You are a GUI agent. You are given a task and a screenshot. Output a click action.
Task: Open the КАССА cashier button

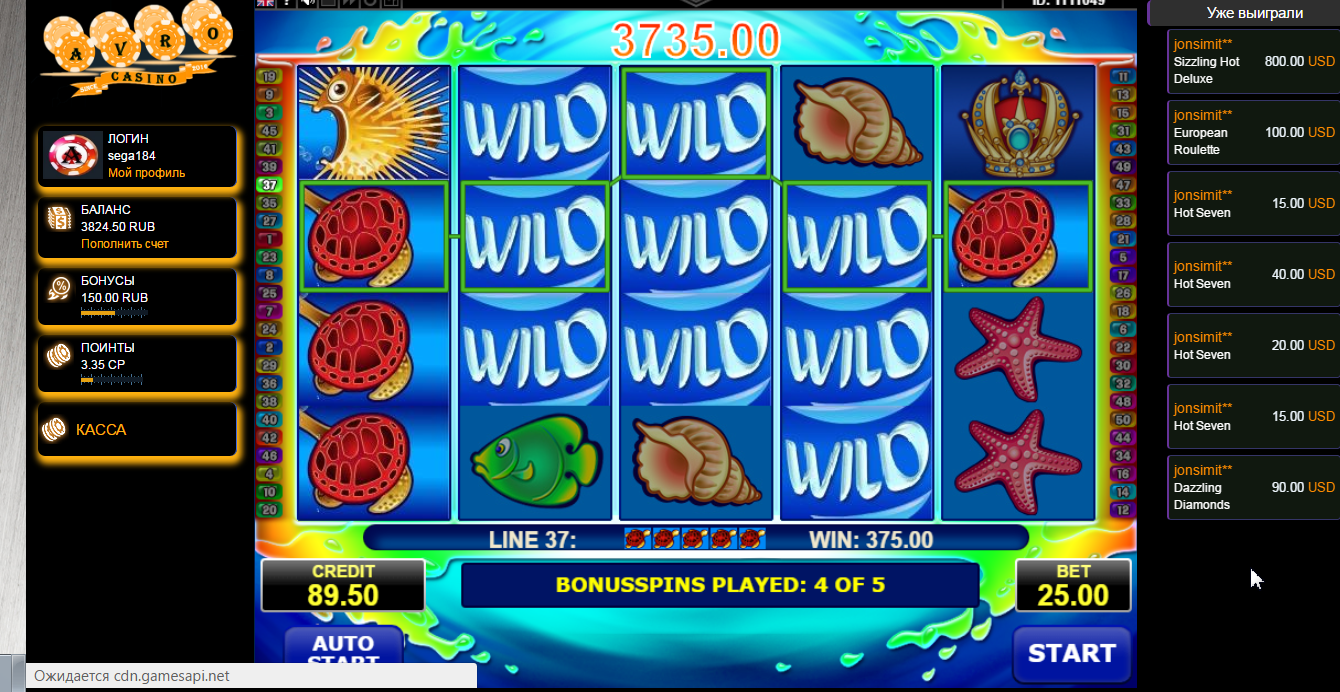click(138, 430)
